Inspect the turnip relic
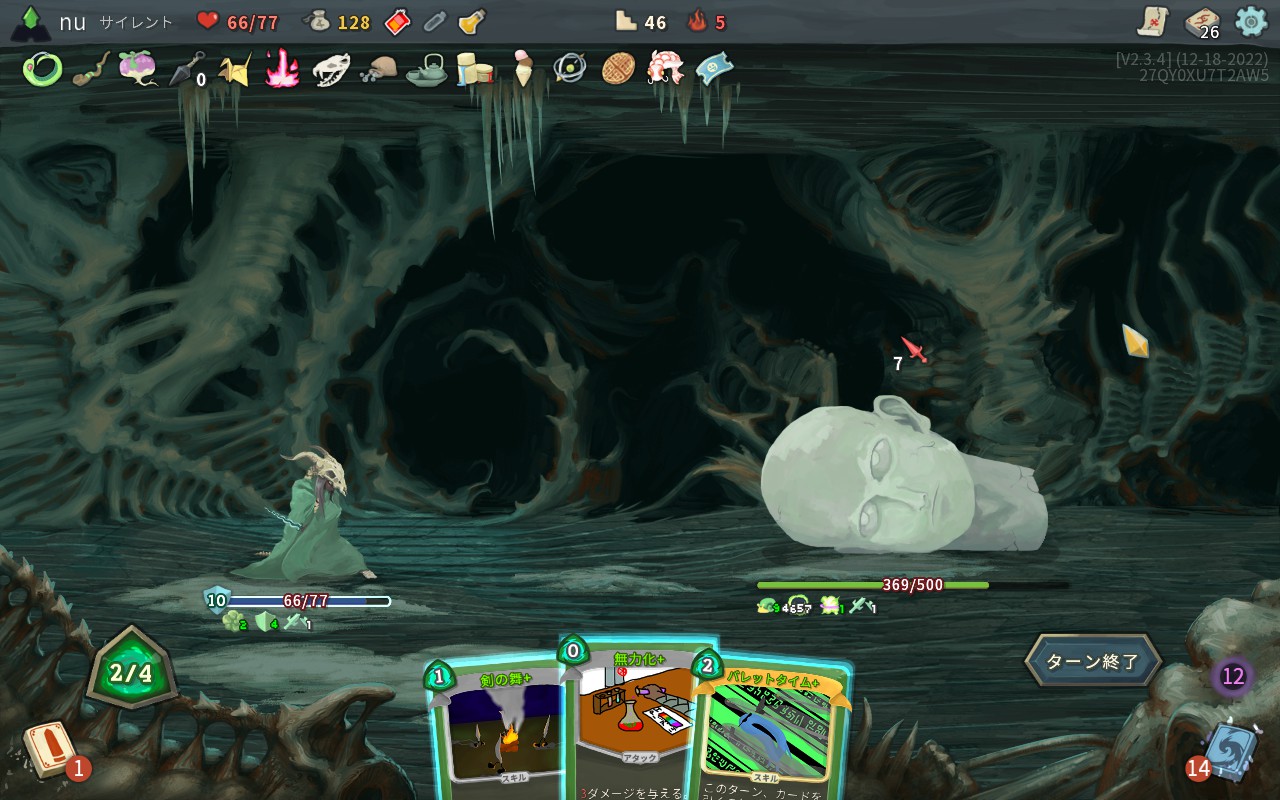The height and width of the screenshot is (800, 1280). [137, 68]
